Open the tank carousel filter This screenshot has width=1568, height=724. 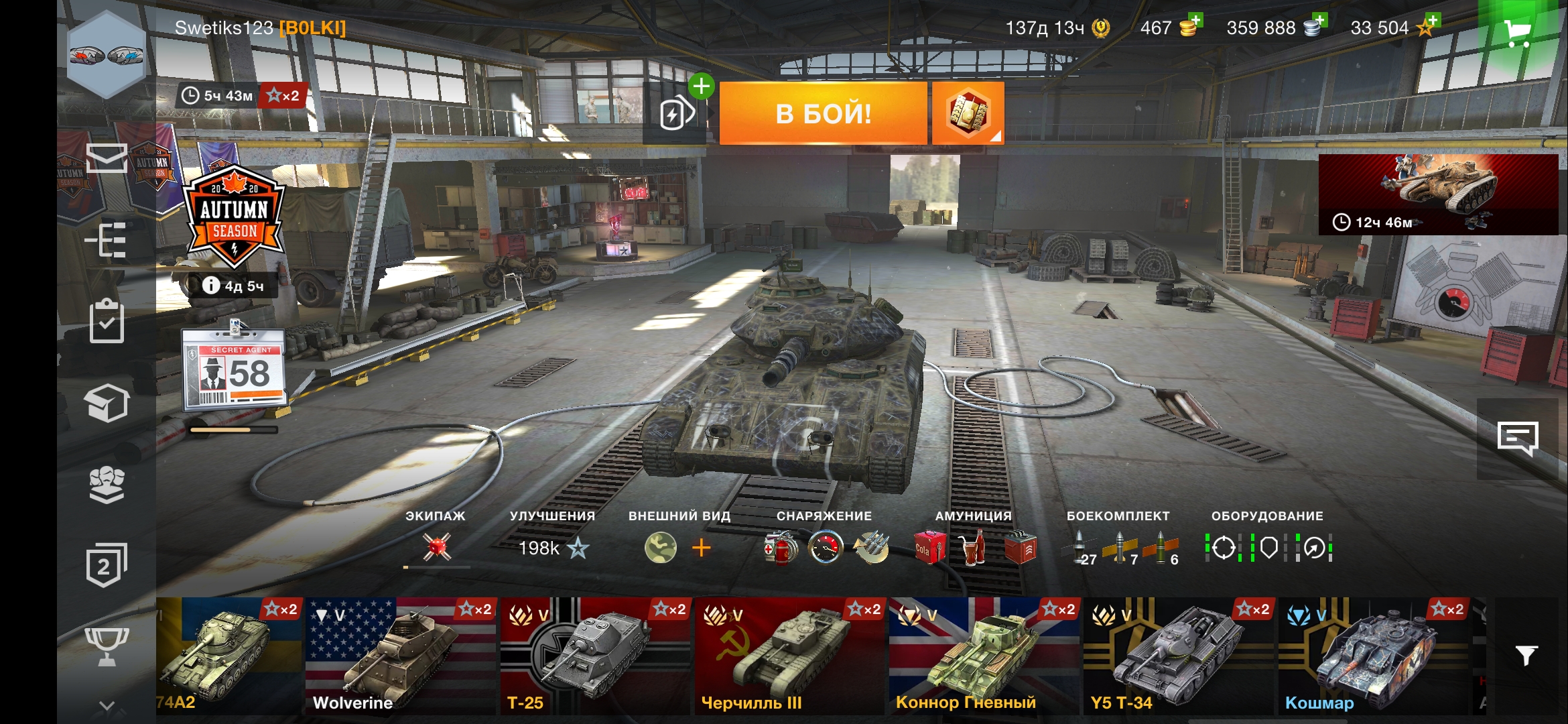coord(1526,655)
